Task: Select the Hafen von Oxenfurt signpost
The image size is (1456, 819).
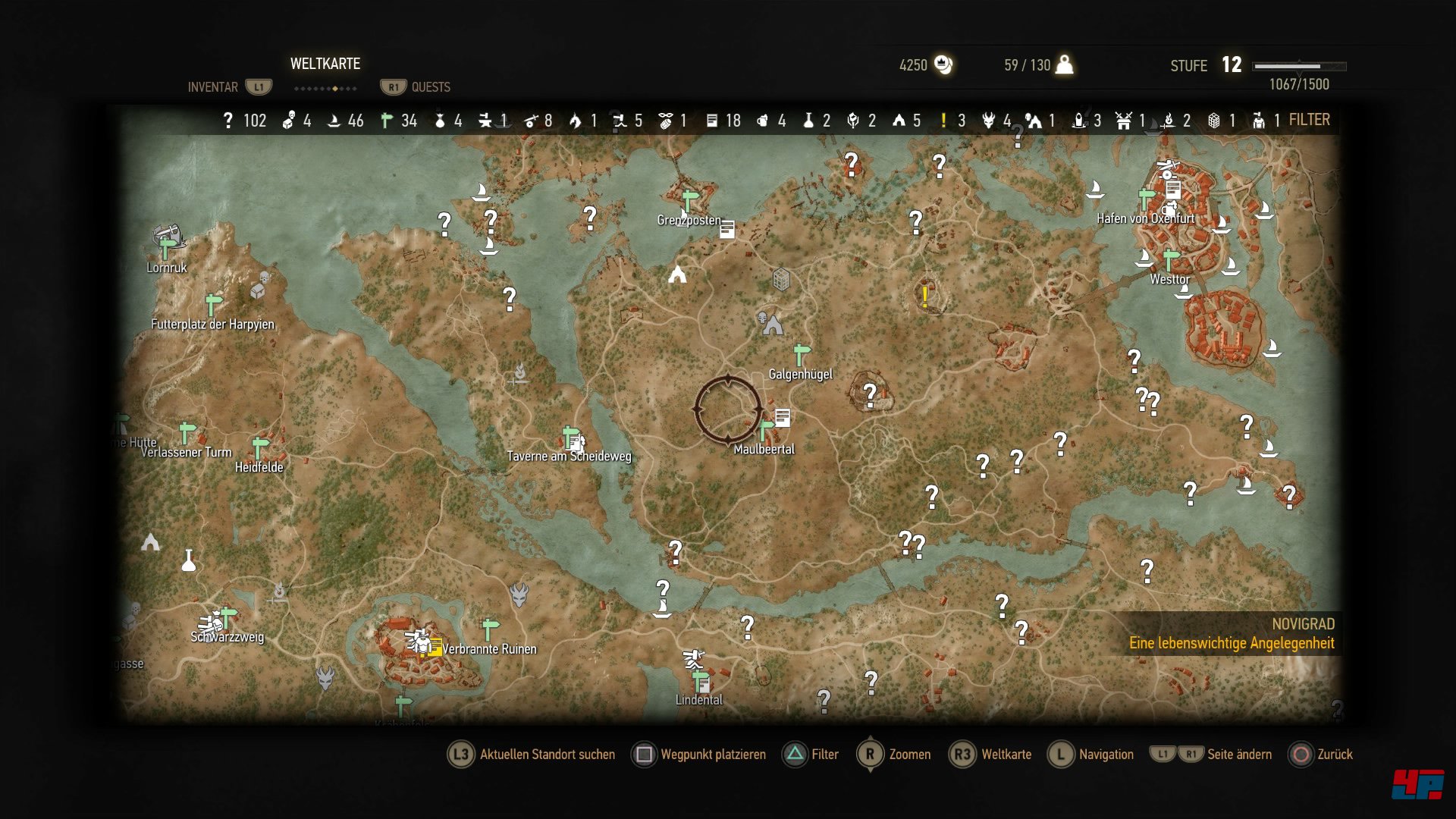Action: 1147,199
